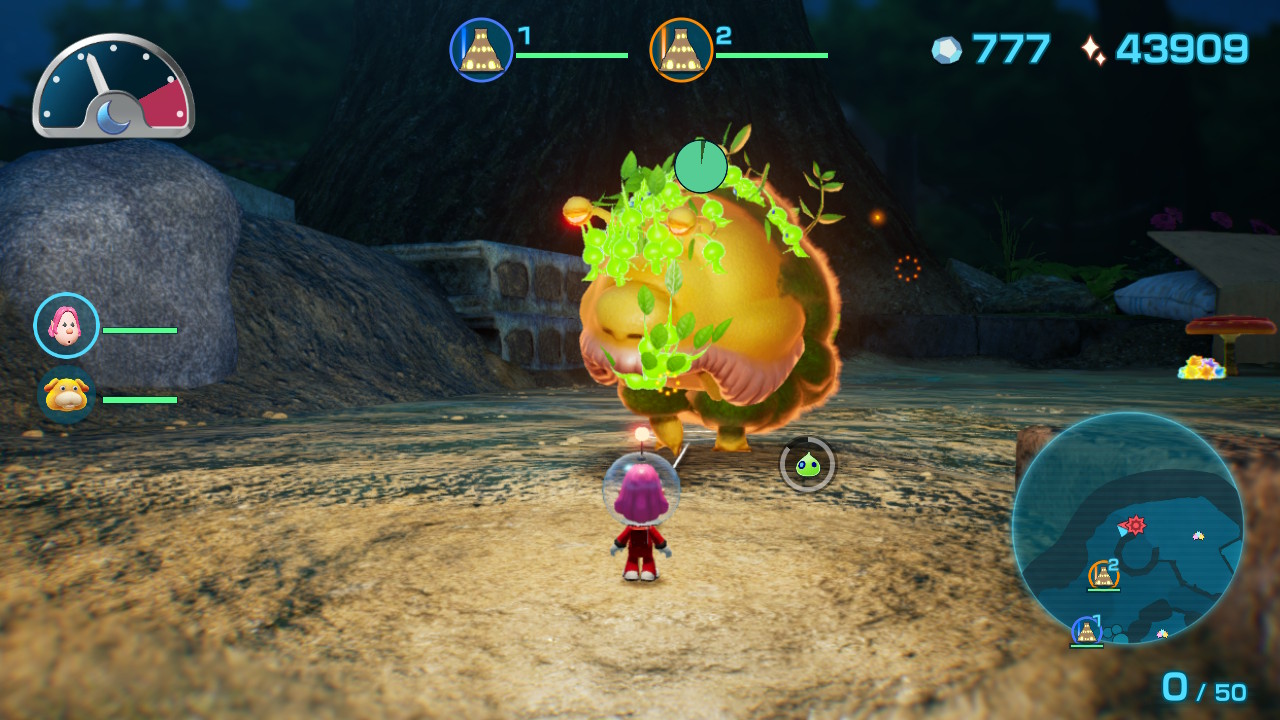The height and width of the screenshot is (720, 1280).
Task: Select Lumiknoll 2 marker on the minimap
Action: click(1103, 574)
